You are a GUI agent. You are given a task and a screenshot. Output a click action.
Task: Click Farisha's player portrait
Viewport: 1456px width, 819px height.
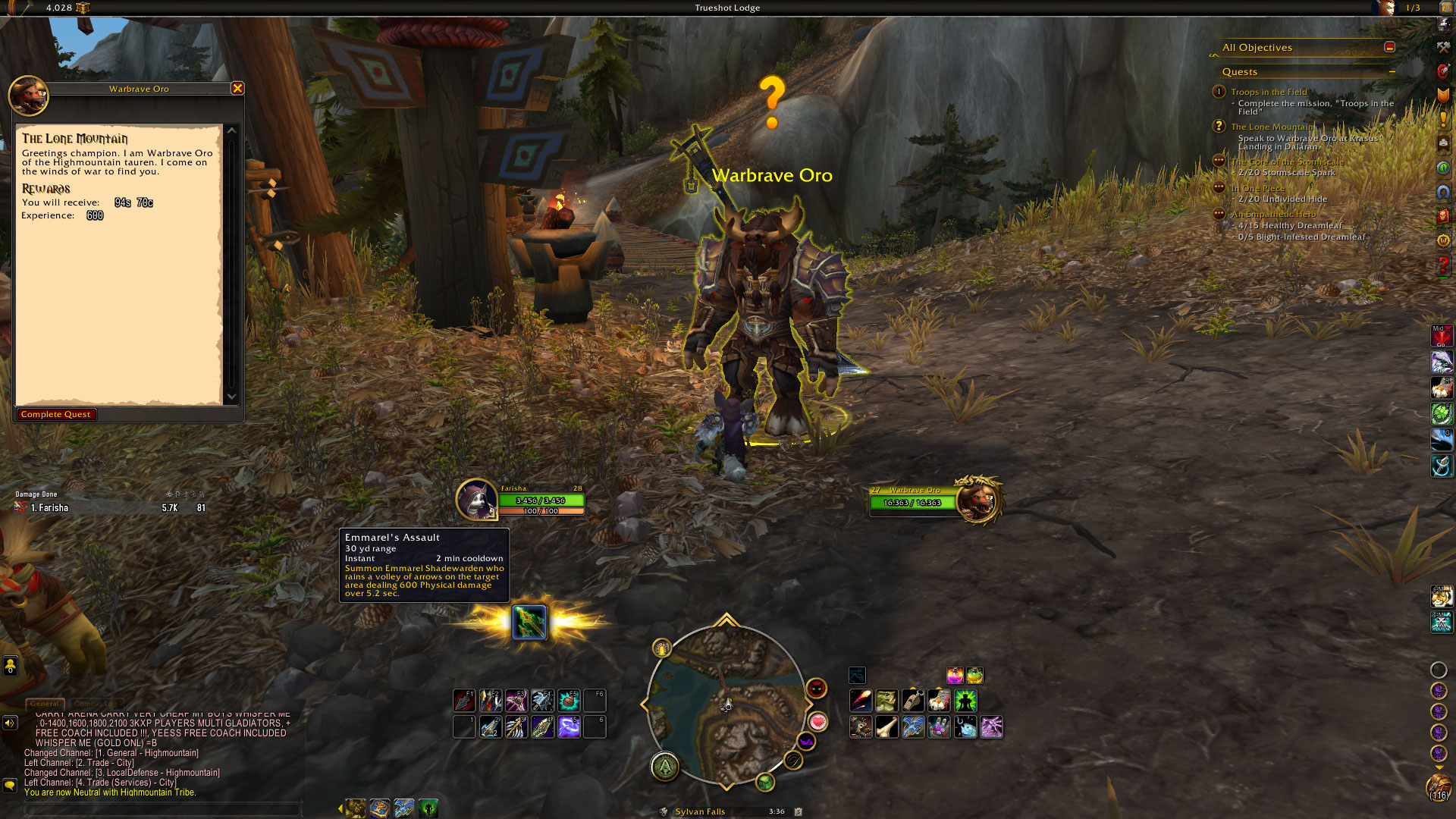(x=476, y=500)
